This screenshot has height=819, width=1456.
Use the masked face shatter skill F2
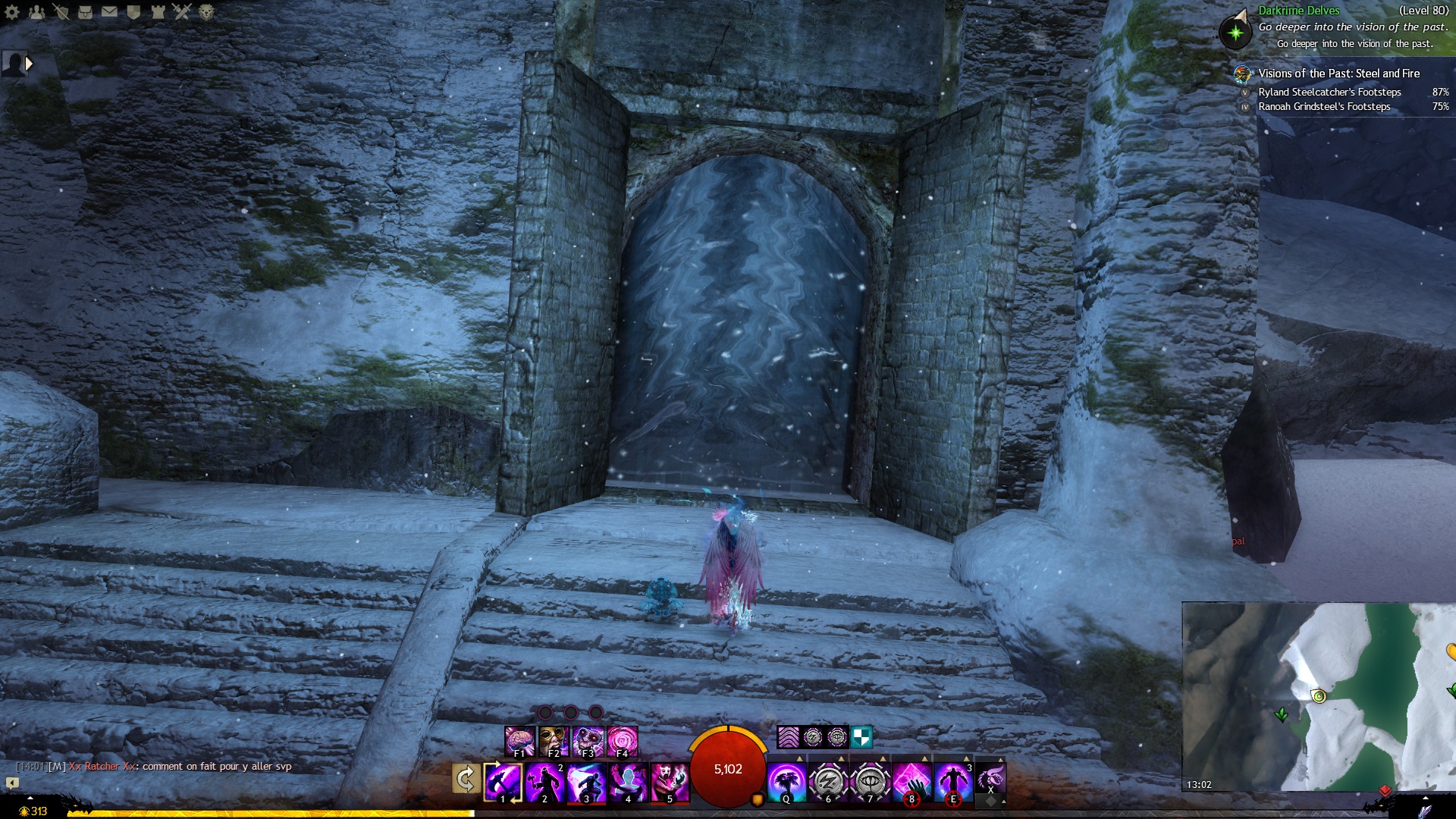point(554,741)
